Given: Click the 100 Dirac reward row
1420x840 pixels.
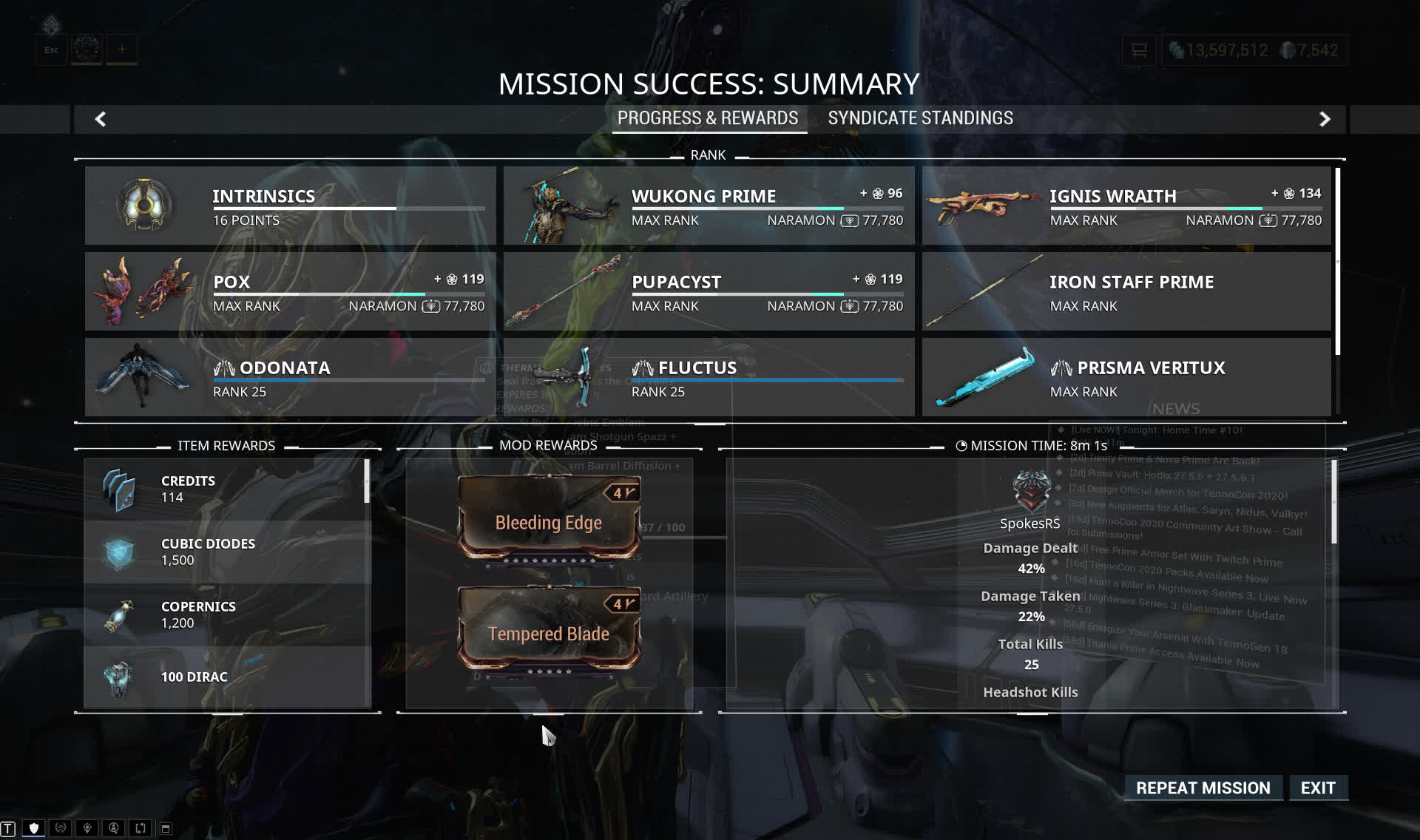Looking at the screenshot, I should pos(227,677).
